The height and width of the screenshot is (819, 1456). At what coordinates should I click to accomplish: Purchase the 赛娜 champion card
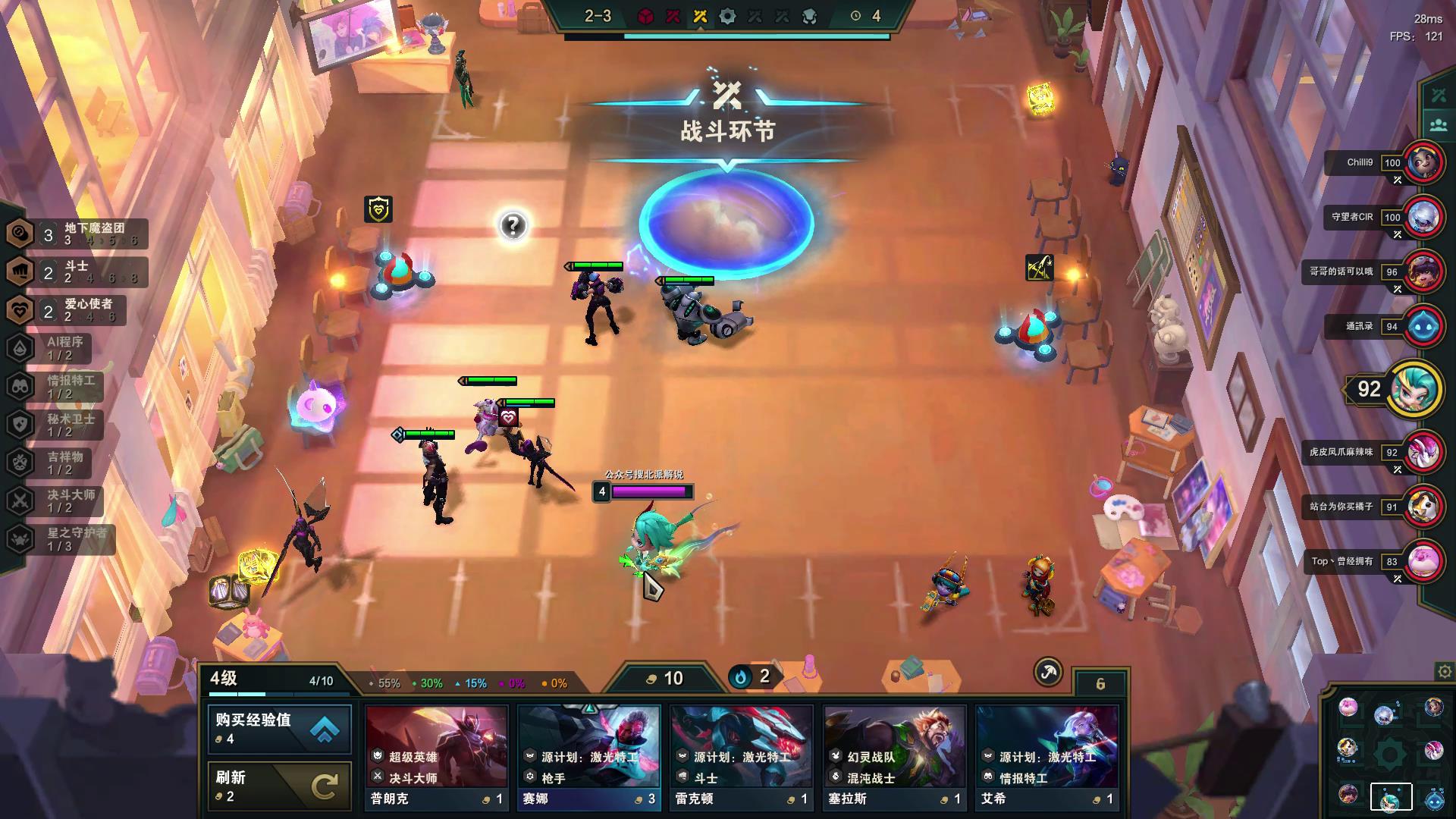(589, 756)
